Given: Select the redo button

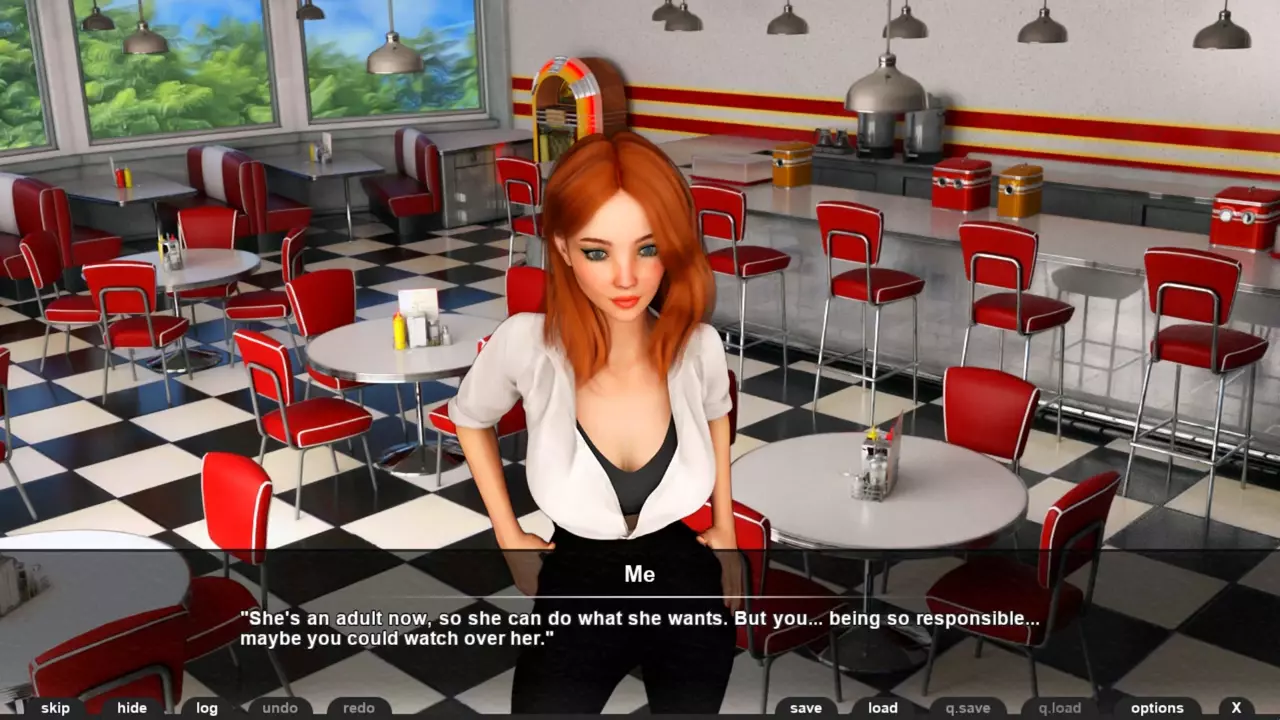Looking at the screenshot, I should (359, 708).
